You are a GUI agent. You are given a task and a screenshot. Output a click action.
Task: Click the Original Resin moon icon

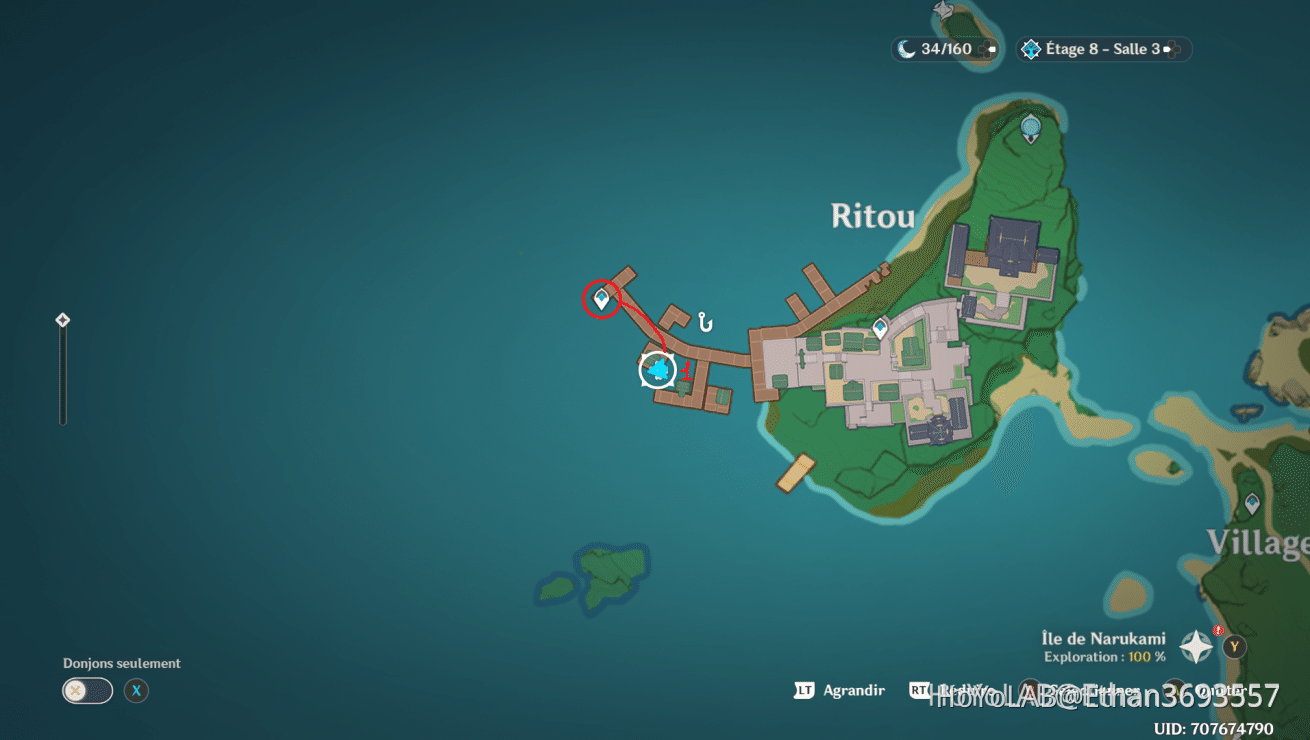point(907,48)
